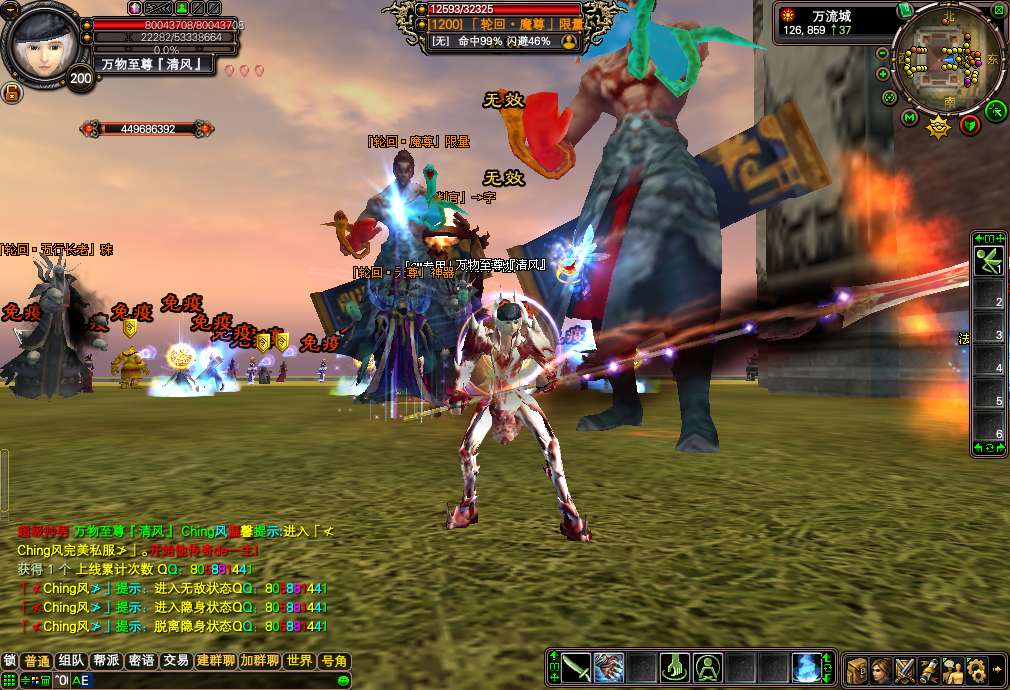
Task: Open the 号角 horn channel tab
Action: pos(333,661)
